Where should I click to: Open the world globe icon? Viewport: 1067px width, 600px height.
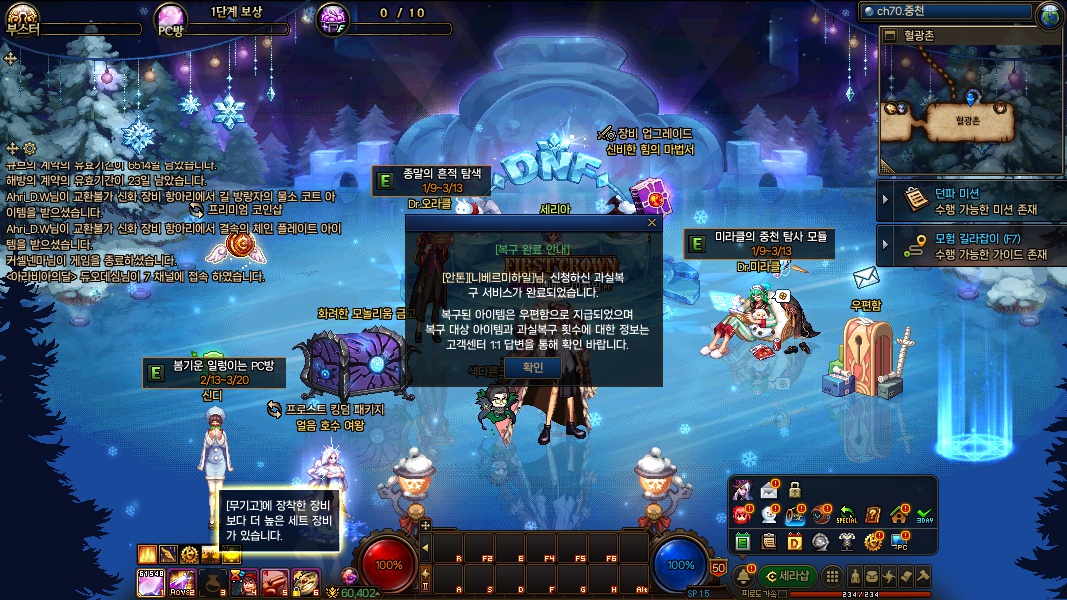click(x=1050, y=14)
